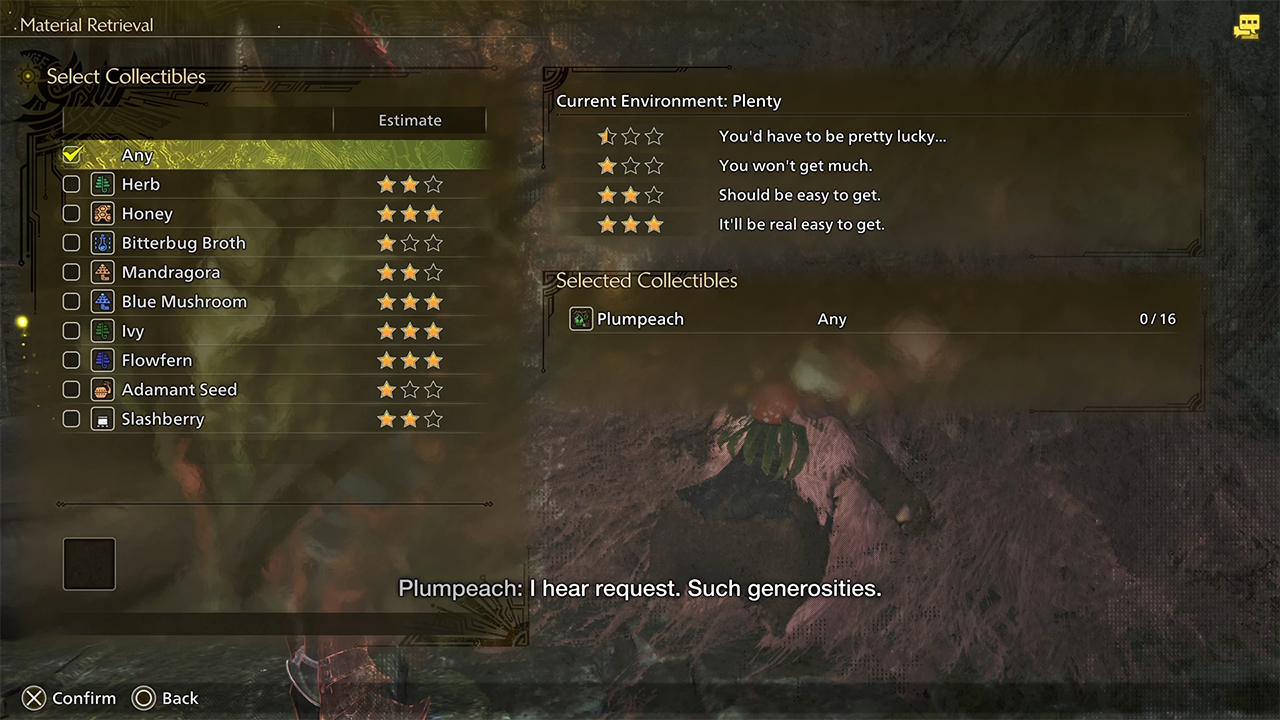This screenshot has height=720, width=1280.
Task: Tick the Slashberry checkbox
Action: click(71, 419)
